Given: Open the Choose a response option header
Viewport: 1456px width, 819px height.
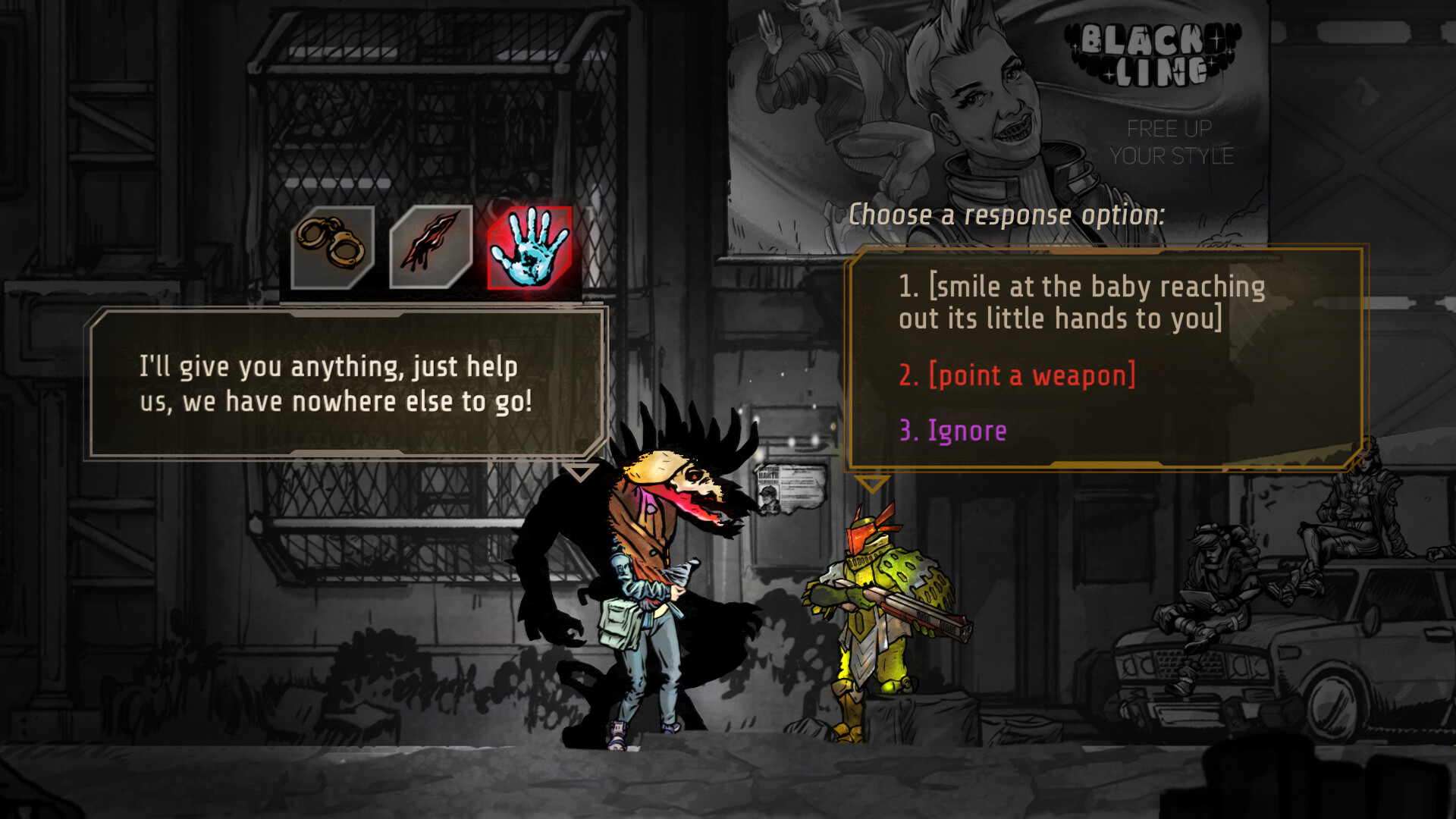Looking at the screenshot, I should coord(1009,214).
